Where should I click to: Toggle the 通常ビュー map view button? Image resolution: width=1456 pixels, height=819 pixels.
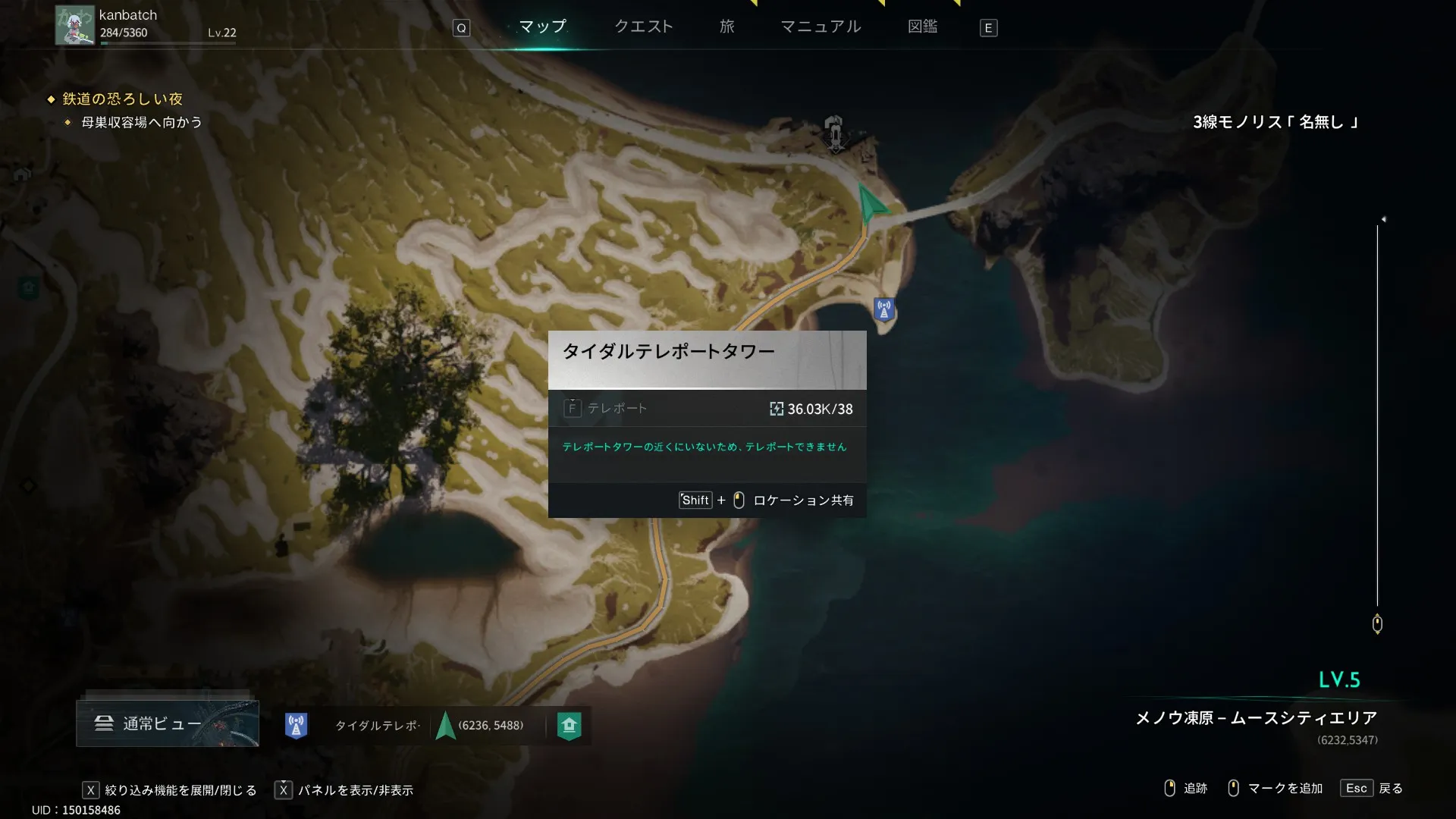point(167,723)
